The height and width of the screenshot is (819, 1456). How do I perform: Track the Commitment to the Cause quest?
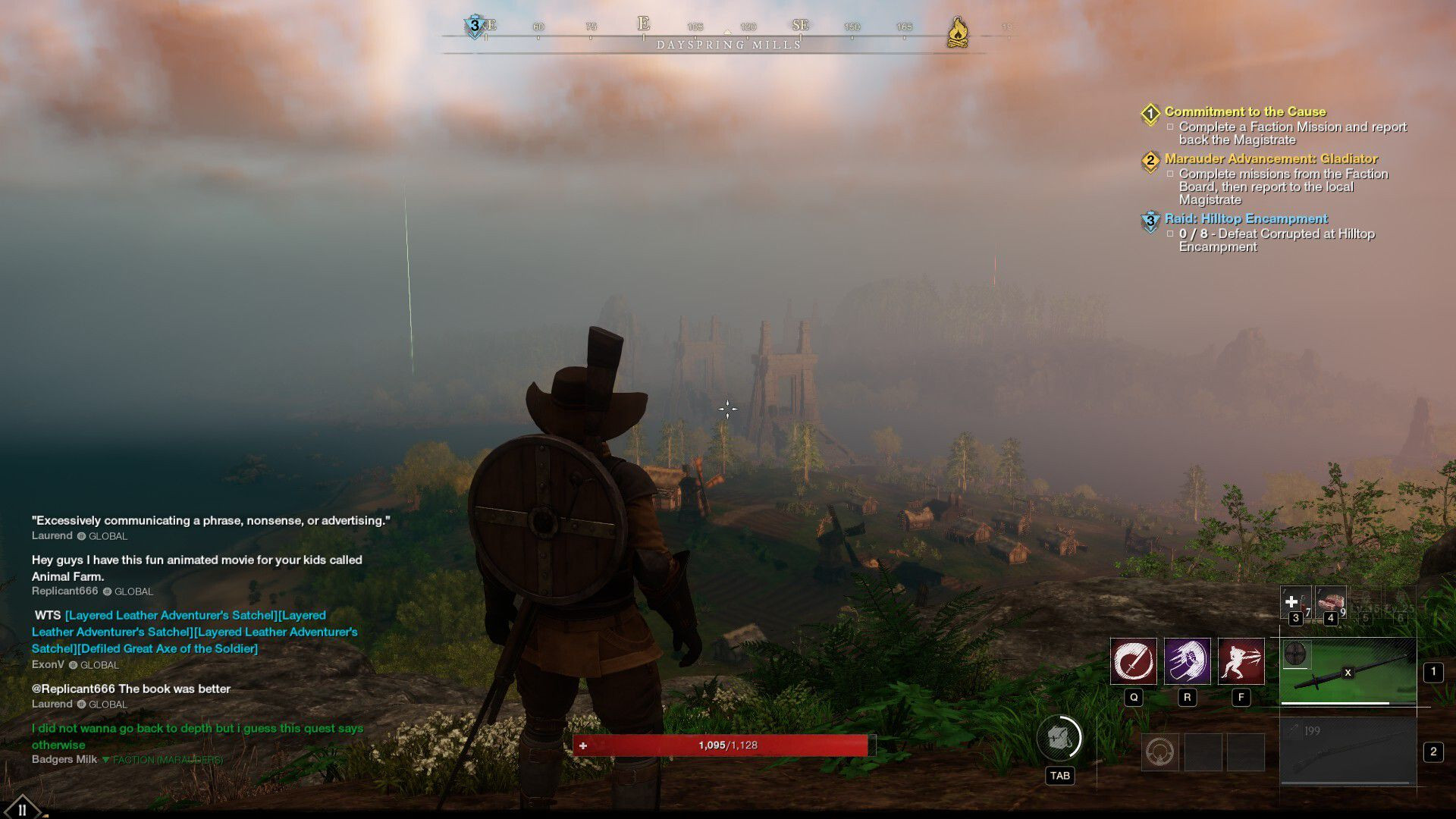tap(1244, 111)
